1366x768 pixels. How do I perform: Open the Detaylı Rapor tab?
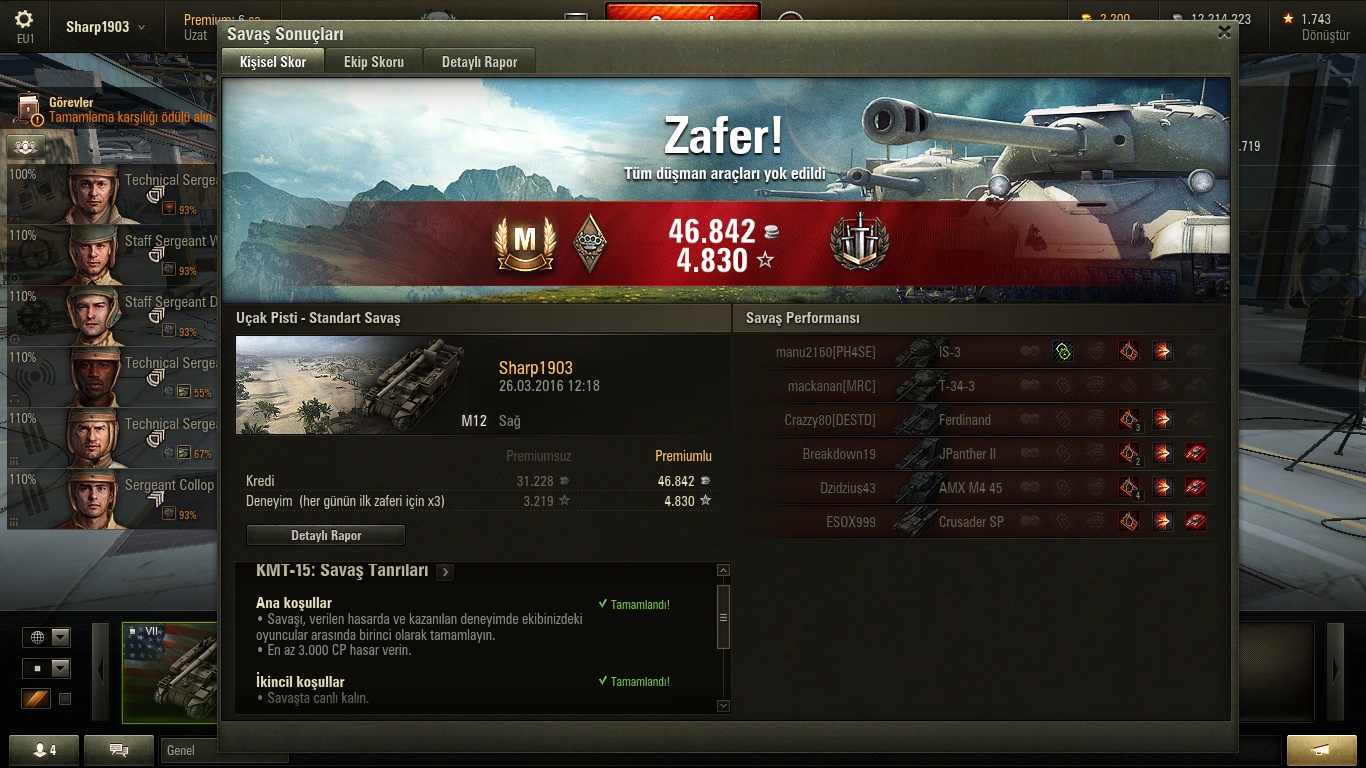click(x=479, y=62)
